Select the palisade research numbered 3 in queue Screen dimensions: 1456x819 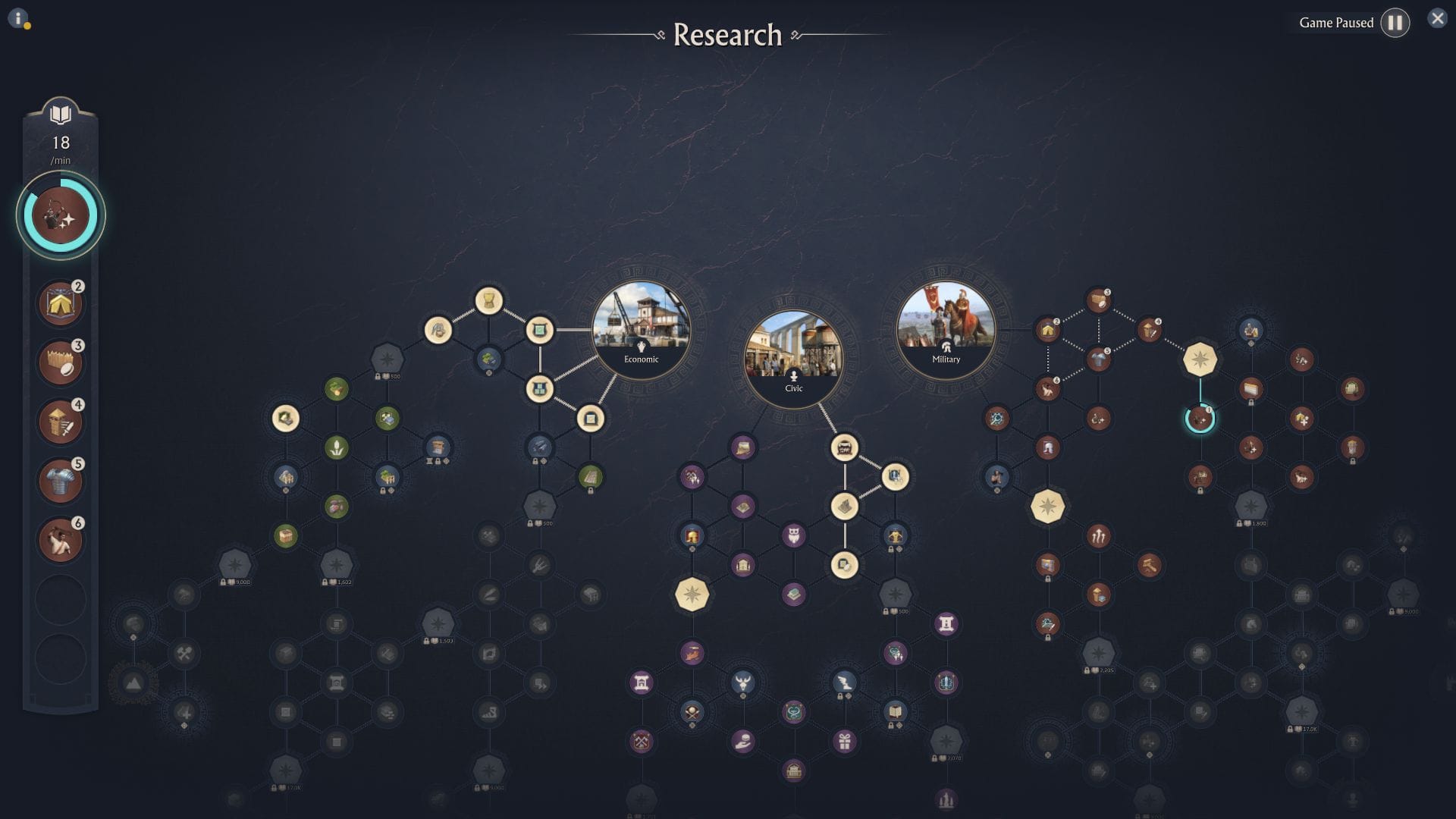tap(61, 362)
